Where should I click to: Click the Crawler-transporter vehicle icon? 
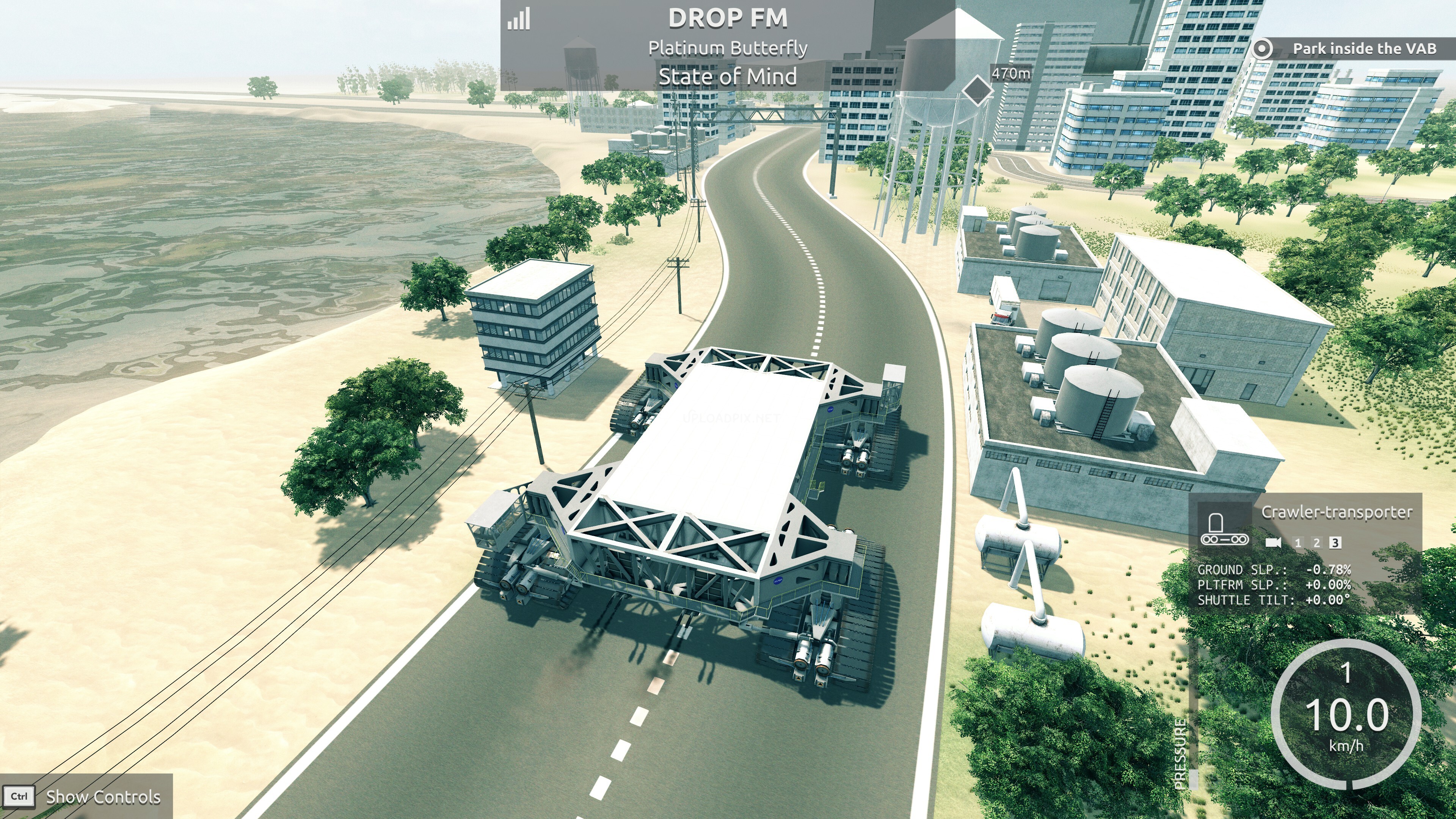1224,530
